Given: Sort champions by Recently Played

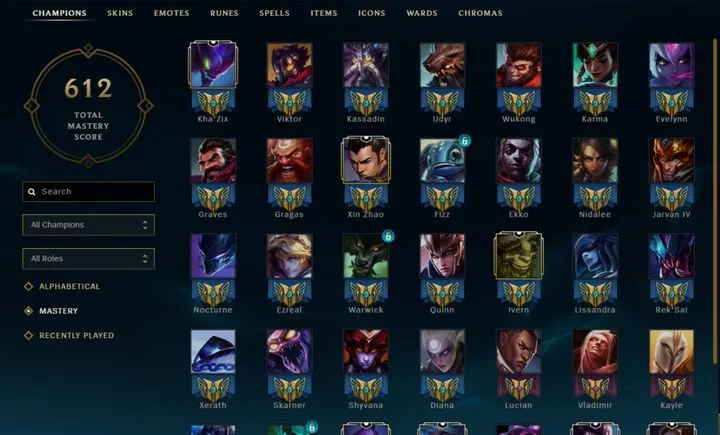Looking at the screenshot, I should 76,336.
